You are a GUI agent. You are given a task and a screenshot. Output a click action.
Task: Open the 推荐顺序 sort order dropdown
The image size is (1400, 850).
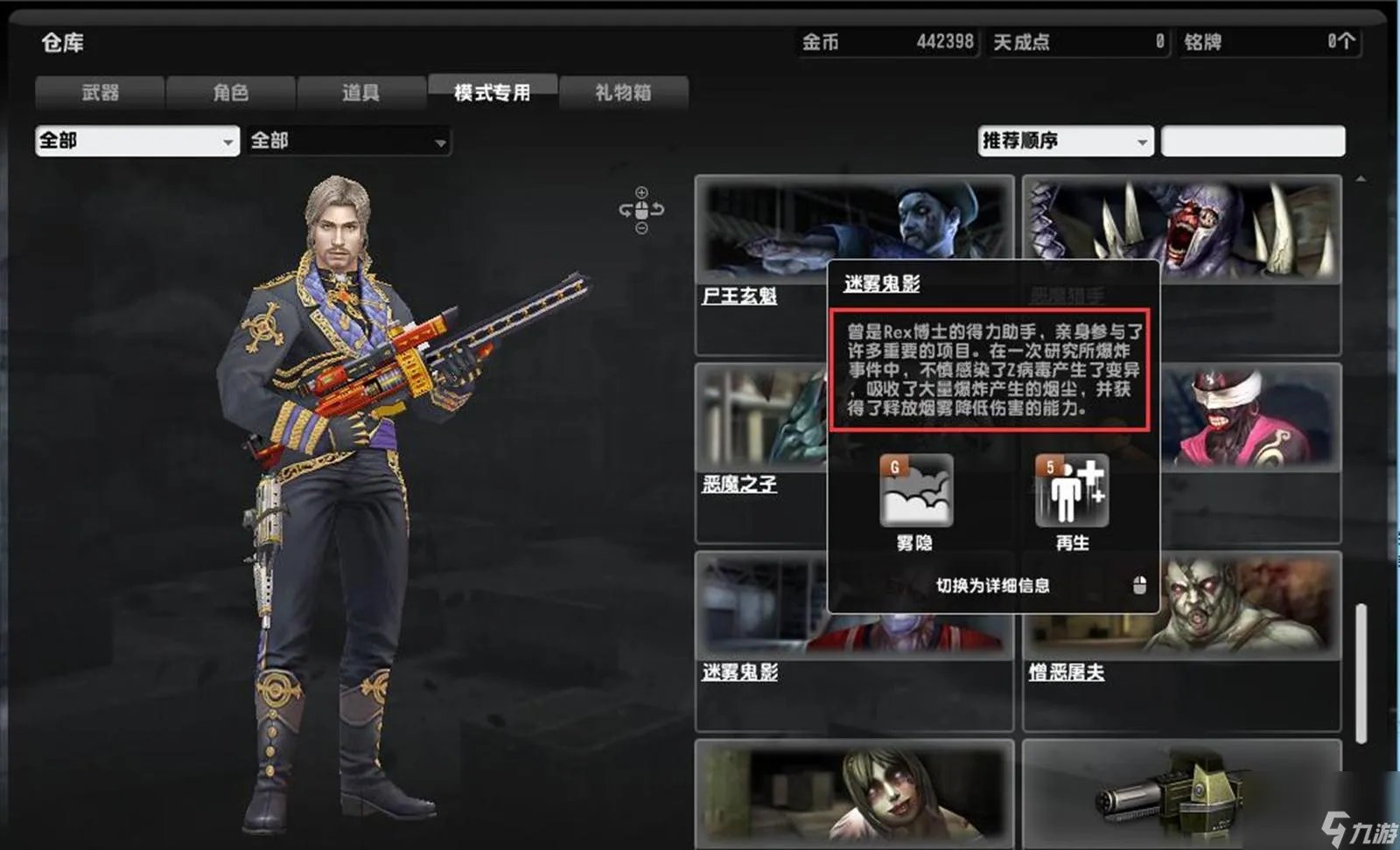[x=1064, y=140]
